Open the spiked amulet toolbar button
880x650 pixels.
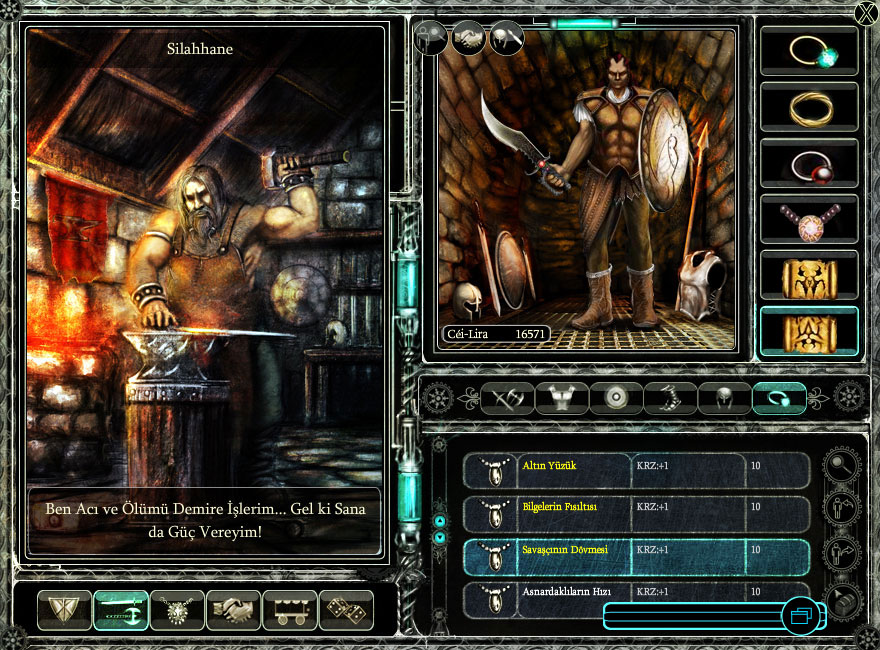pyautogui.click(x=178, y=610)
